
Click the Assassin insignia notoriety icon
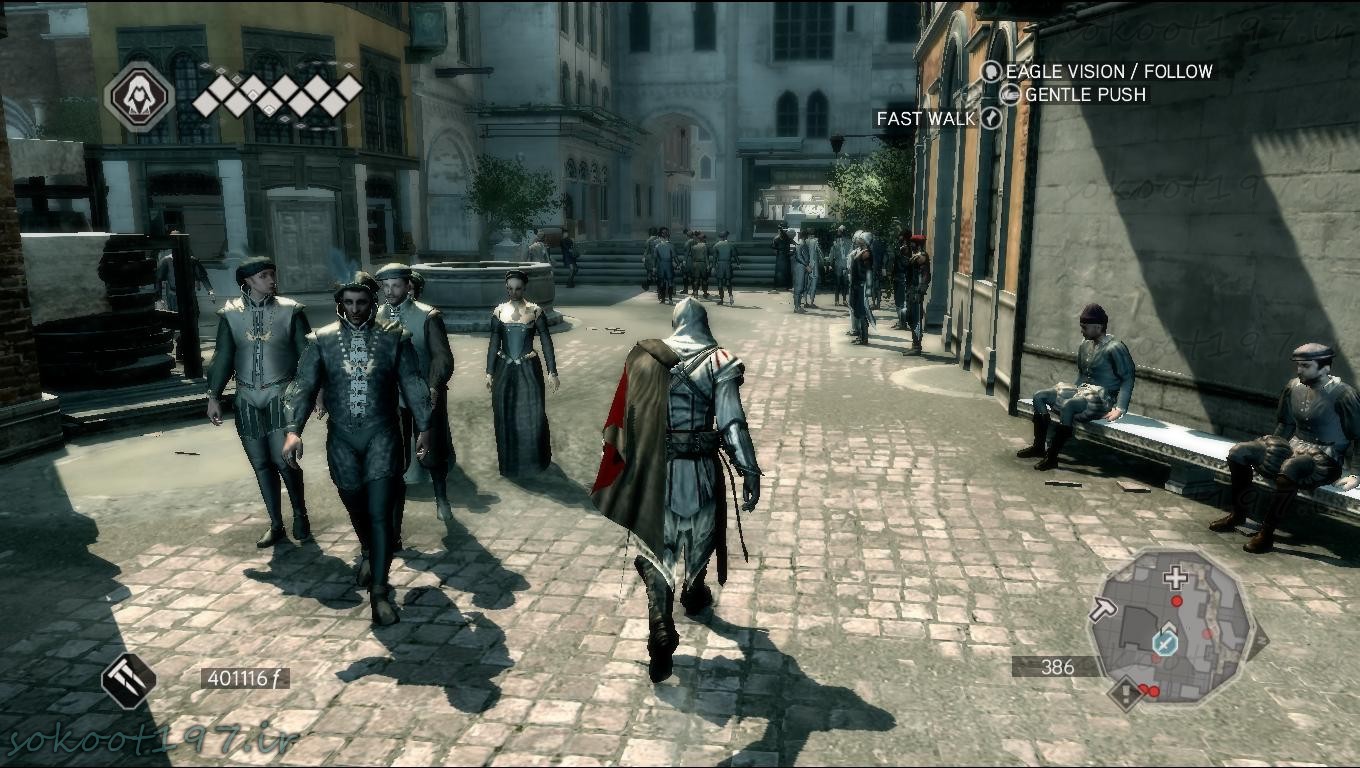coord(139,96)
